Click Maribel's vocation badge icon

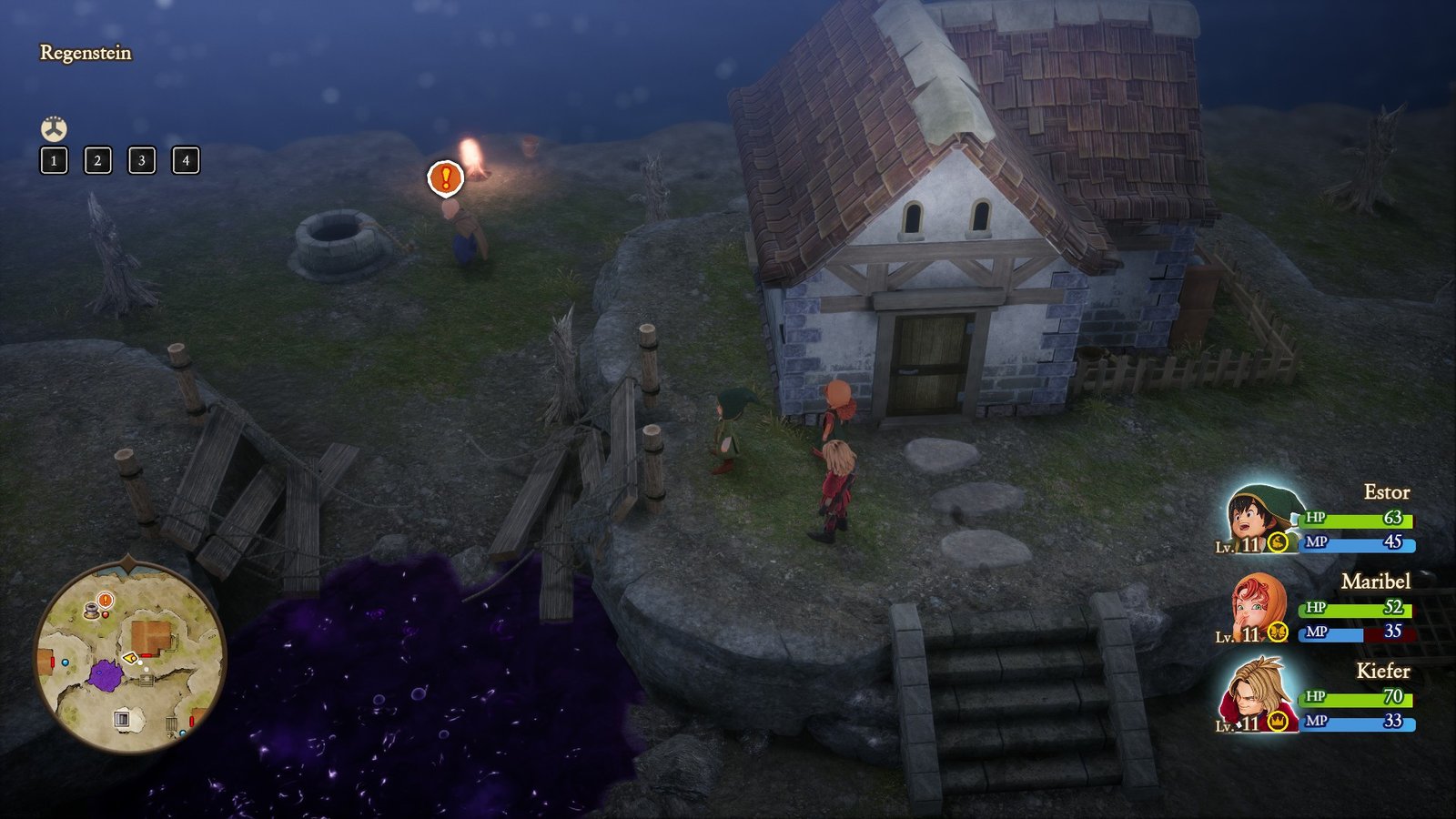pos(1278,632)
